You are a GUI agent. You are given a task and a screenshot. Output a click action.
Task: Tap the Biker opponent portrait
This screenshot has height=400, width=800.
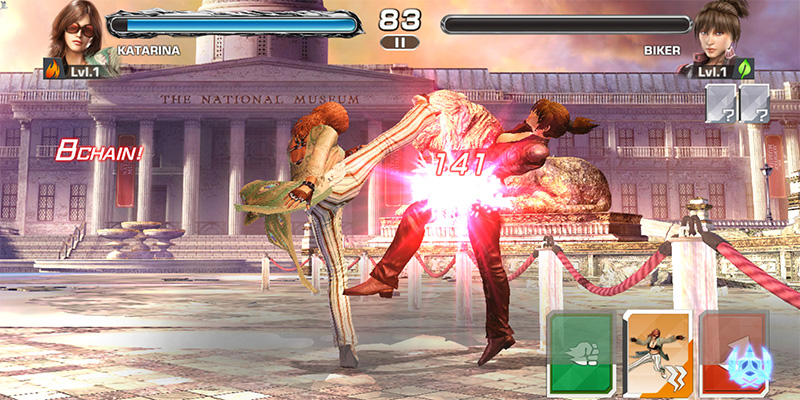pos(720,36)
